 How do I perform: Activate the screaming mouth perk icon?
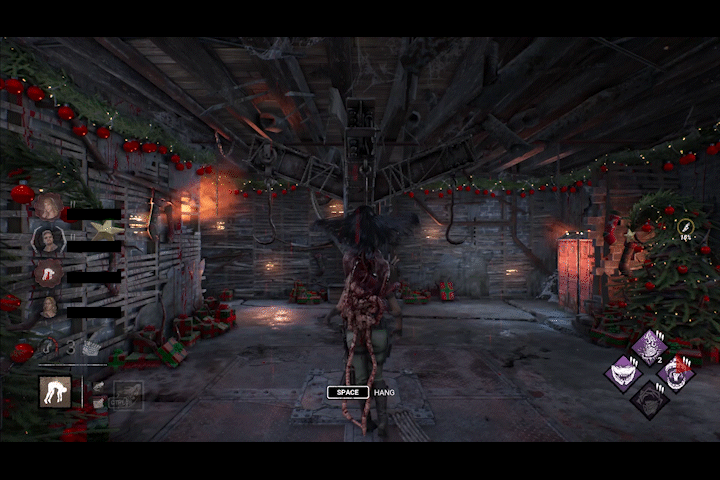[677, 374]
